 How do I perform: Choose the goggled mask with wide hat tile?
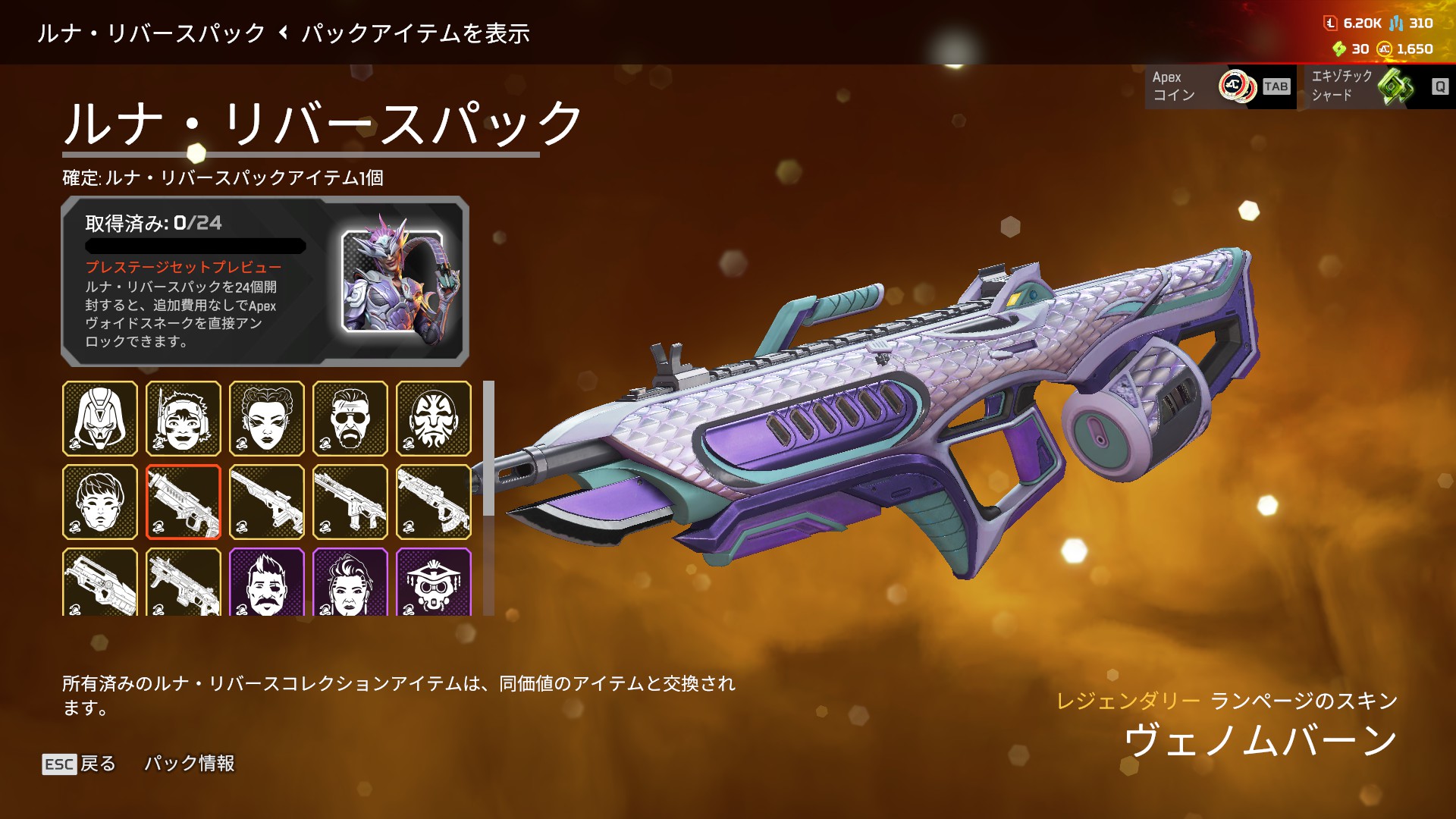pyautogui.click(x=434, y=582)
